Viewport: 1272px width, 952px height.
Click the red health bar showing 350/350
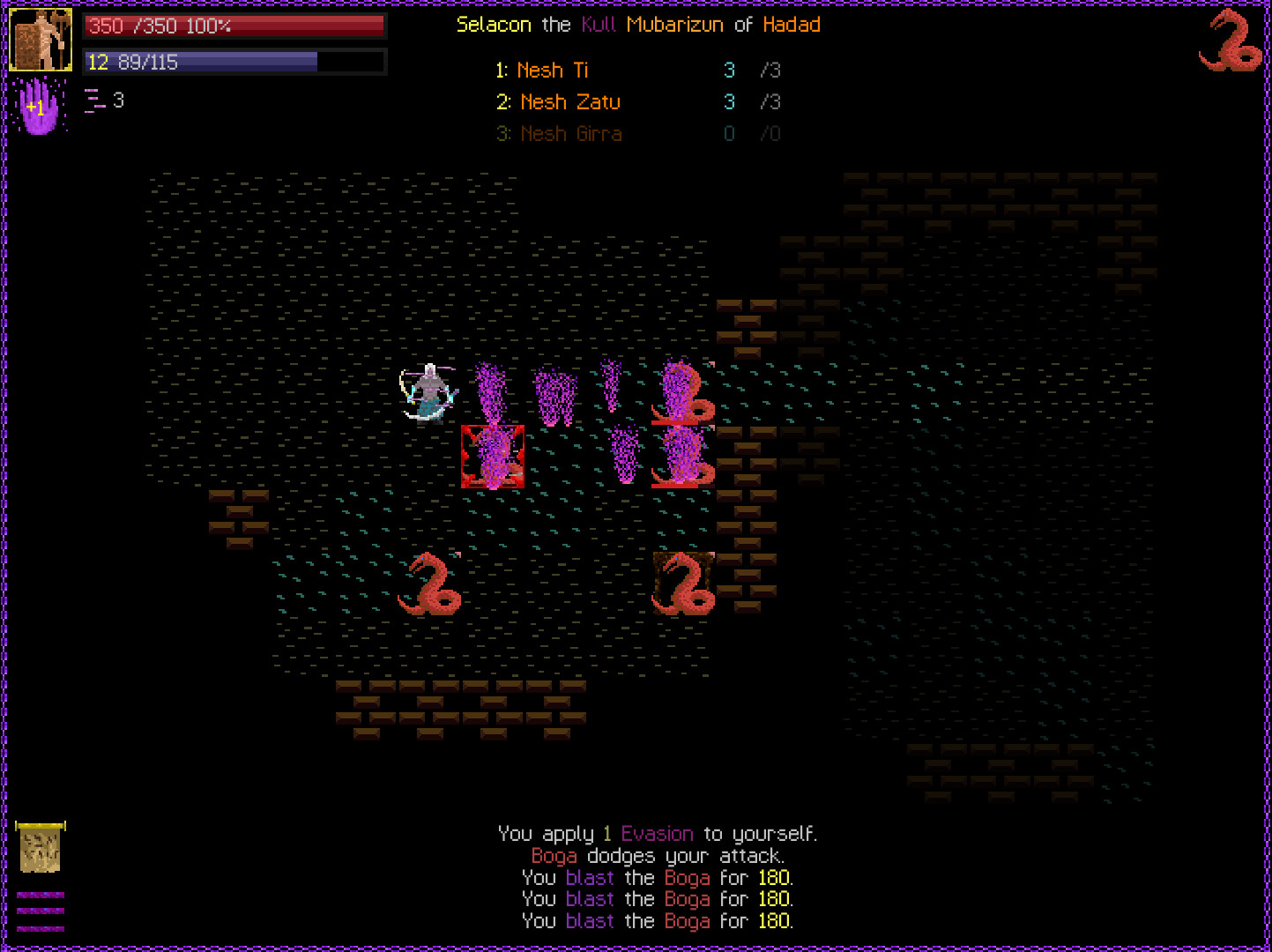click(234, 26)
